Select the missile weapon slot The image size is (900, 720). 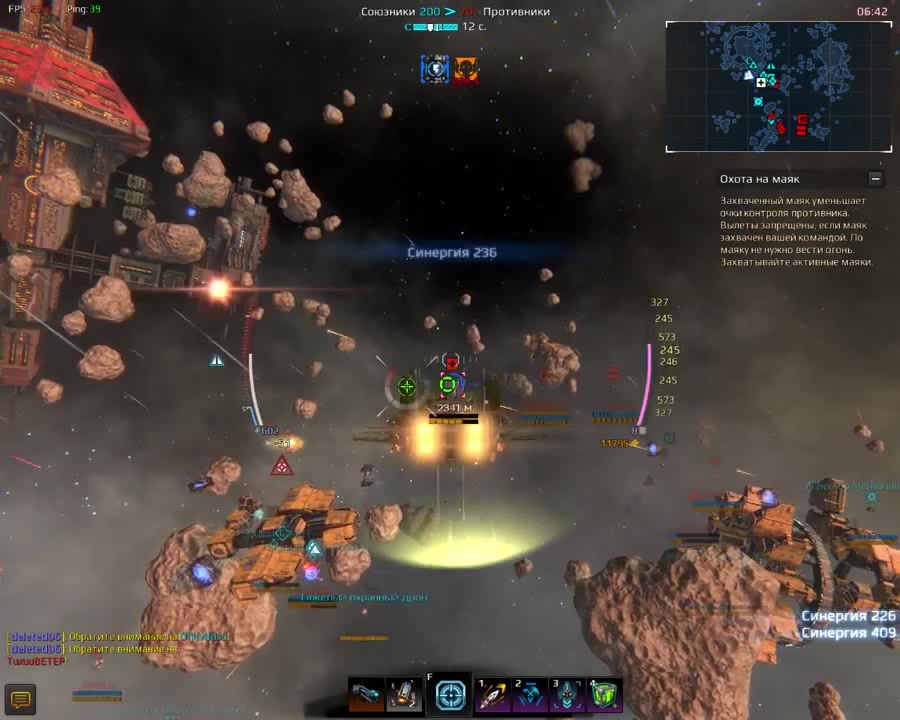(x=404, y=695)
